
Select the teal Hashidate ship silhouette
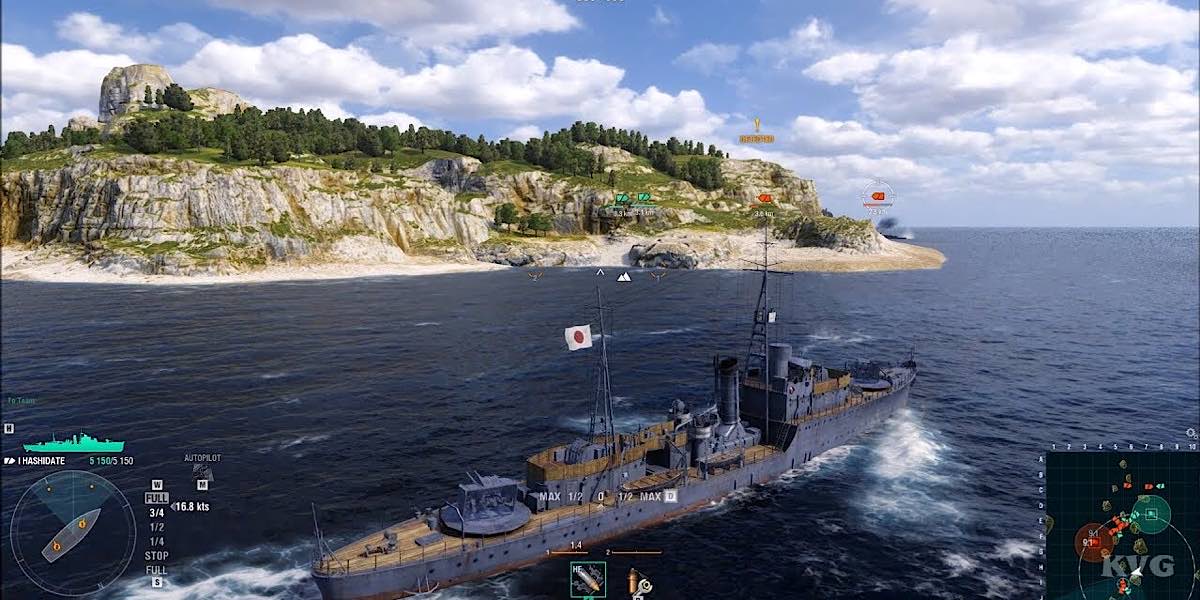point(73,443)
